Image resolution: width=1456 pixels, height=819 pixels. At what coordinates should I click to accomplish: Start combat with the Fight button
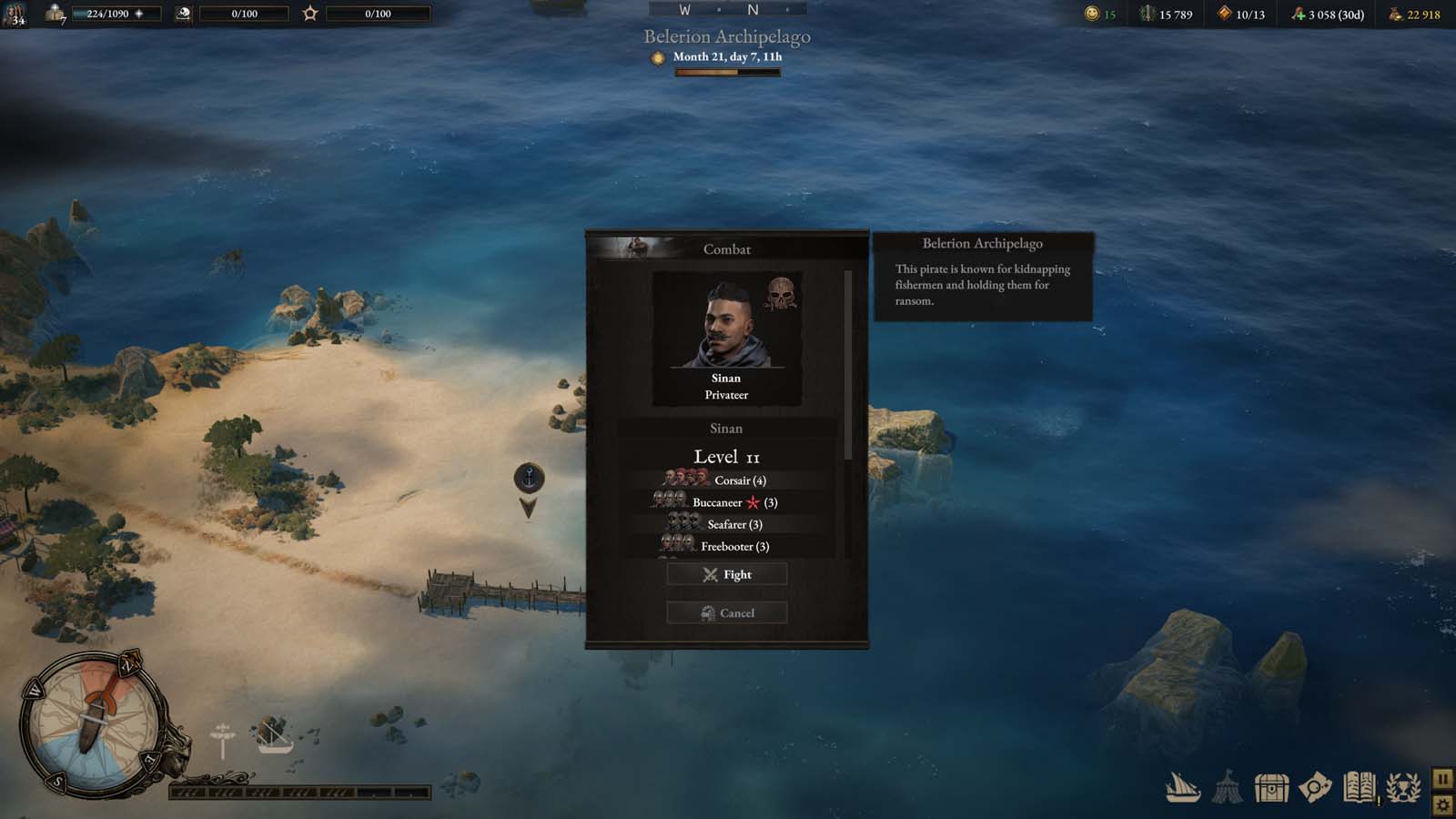pyautogui.click(x=726, y=574)
